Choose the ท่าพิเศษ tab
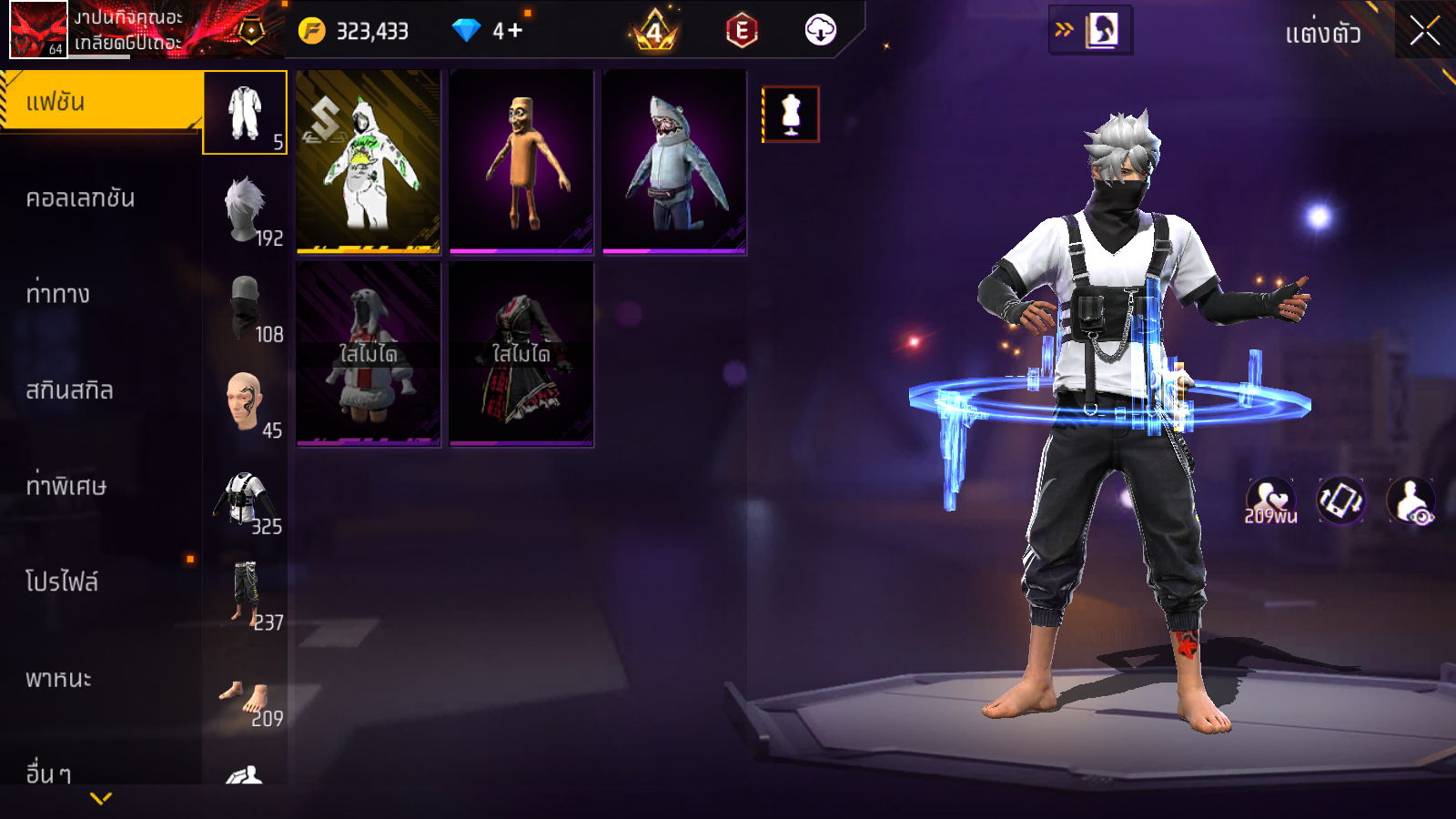The image size is (1456, 819). [66, 486]
